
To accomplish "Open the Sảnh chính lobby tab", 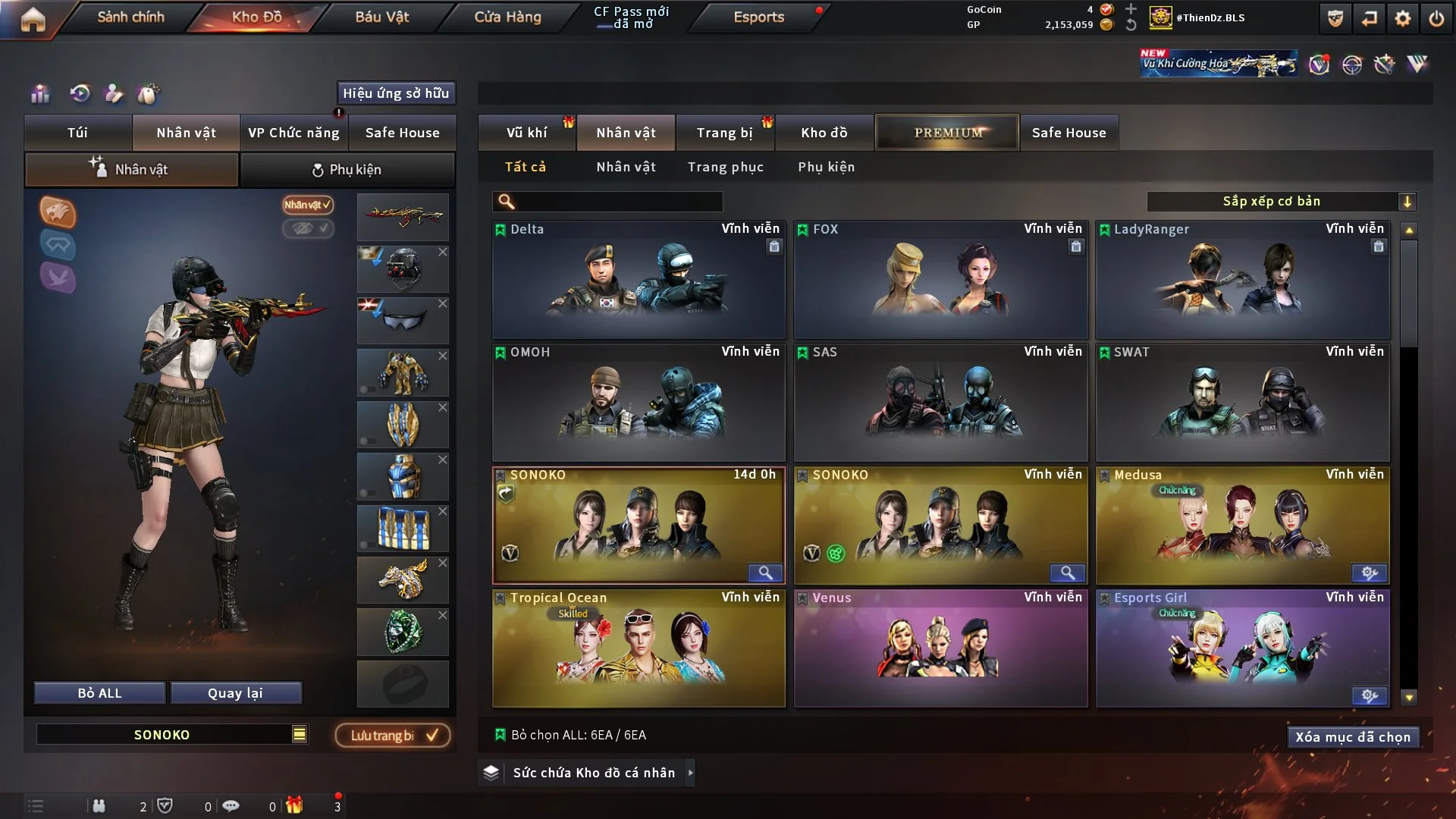I will pos(130,17).
